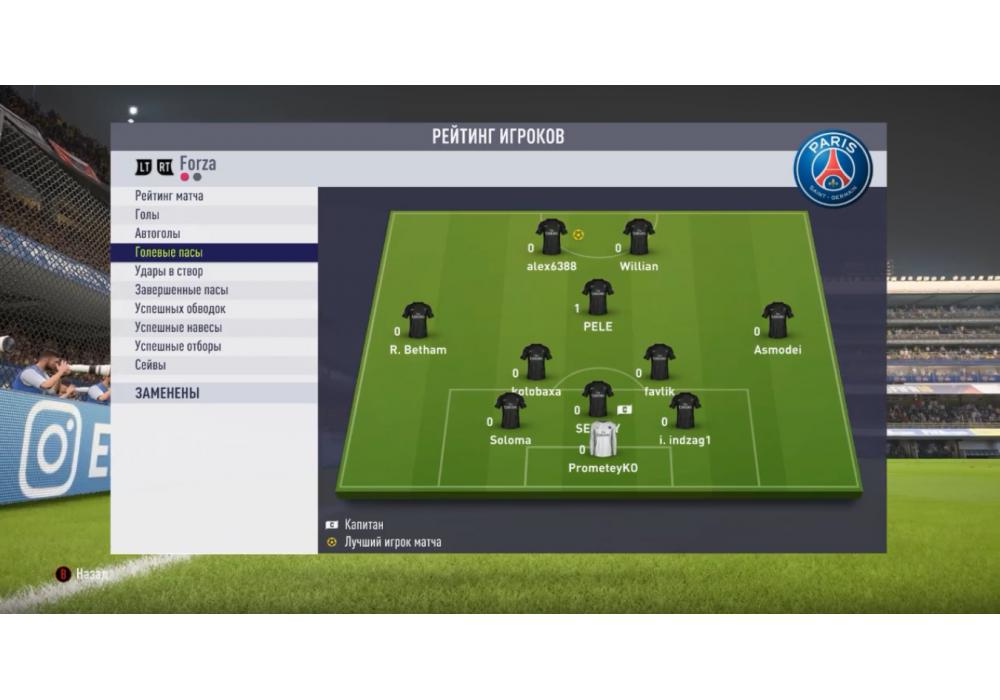Select midfielder favlik on the pitch
Image resolution: width=1000 pixels, height=700 pixels.
click(x=659, y=363)
